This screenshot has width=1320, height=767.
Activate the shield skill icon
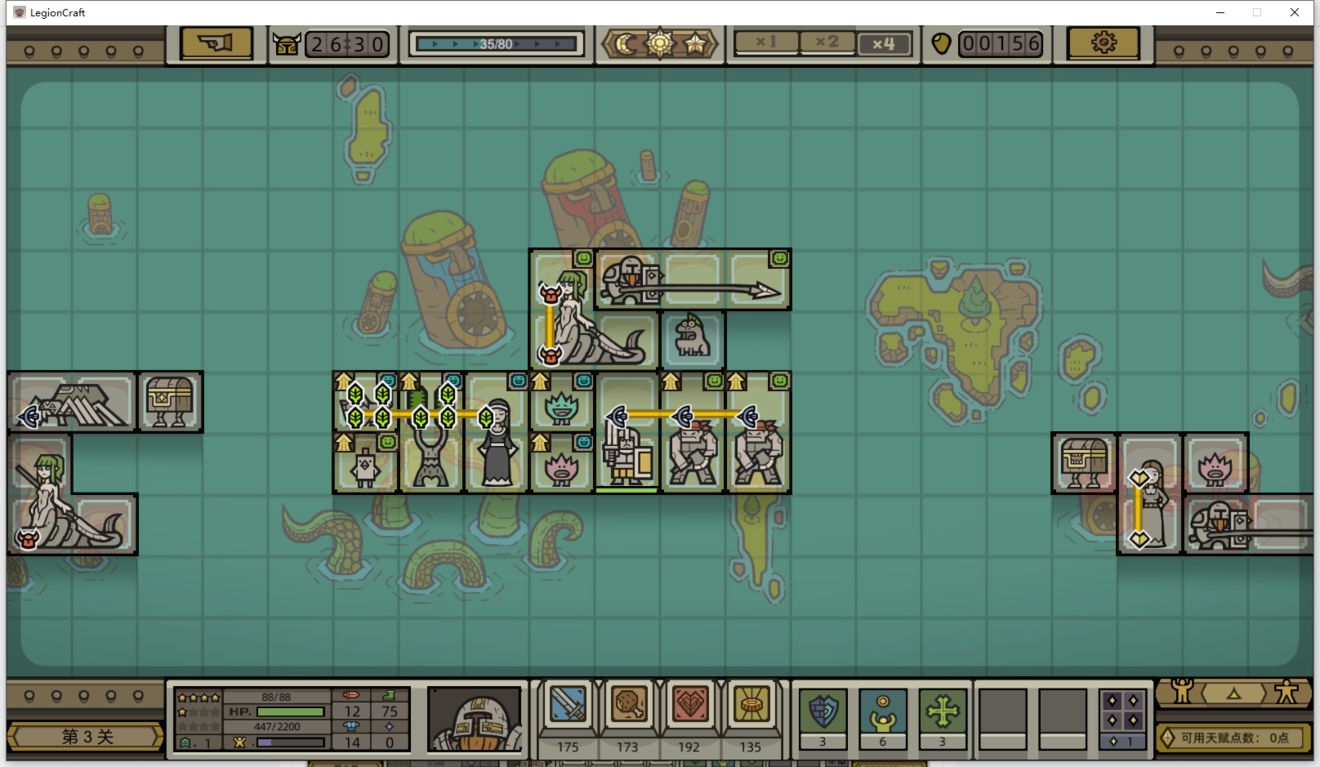(x=823, y=711)
